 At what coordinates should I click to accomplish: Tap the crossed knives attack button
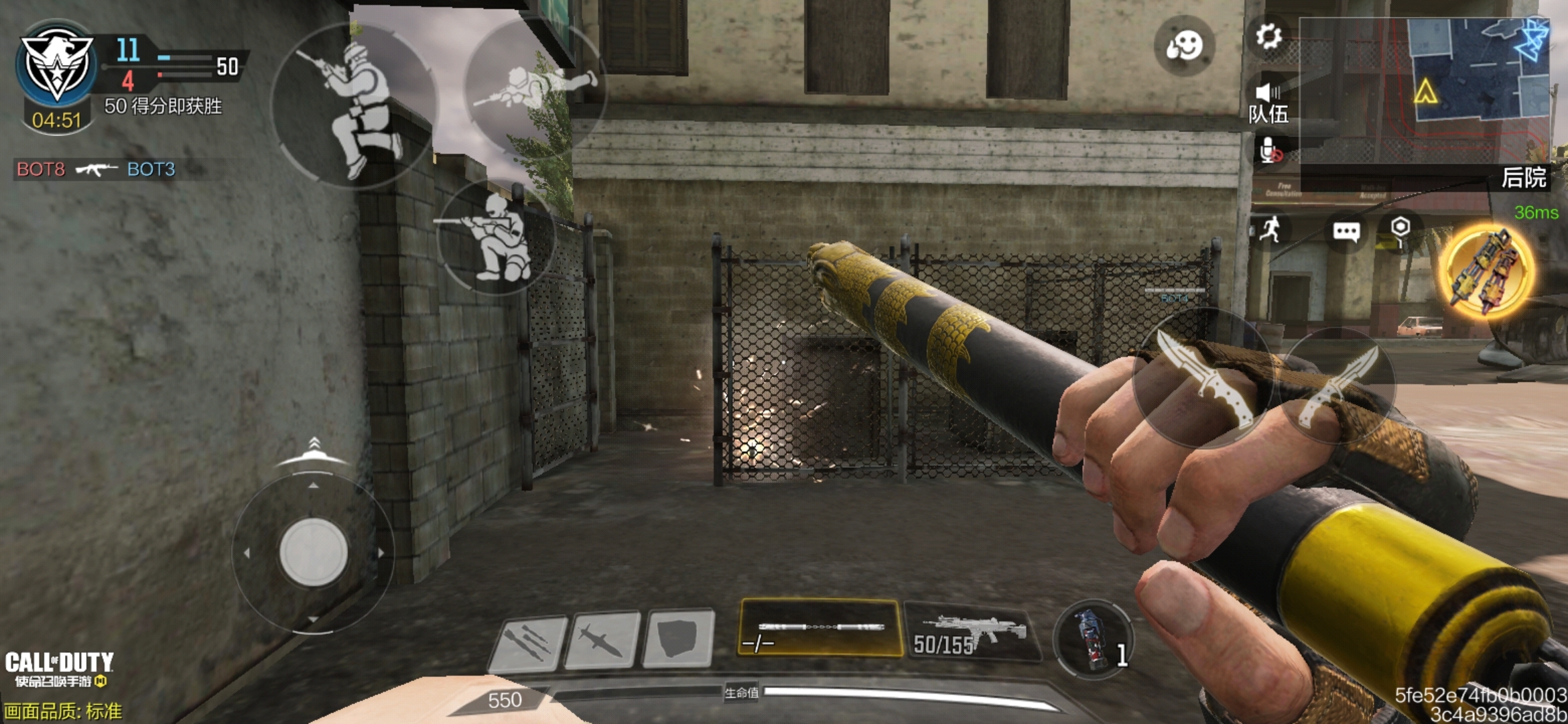click(1337, 387)
